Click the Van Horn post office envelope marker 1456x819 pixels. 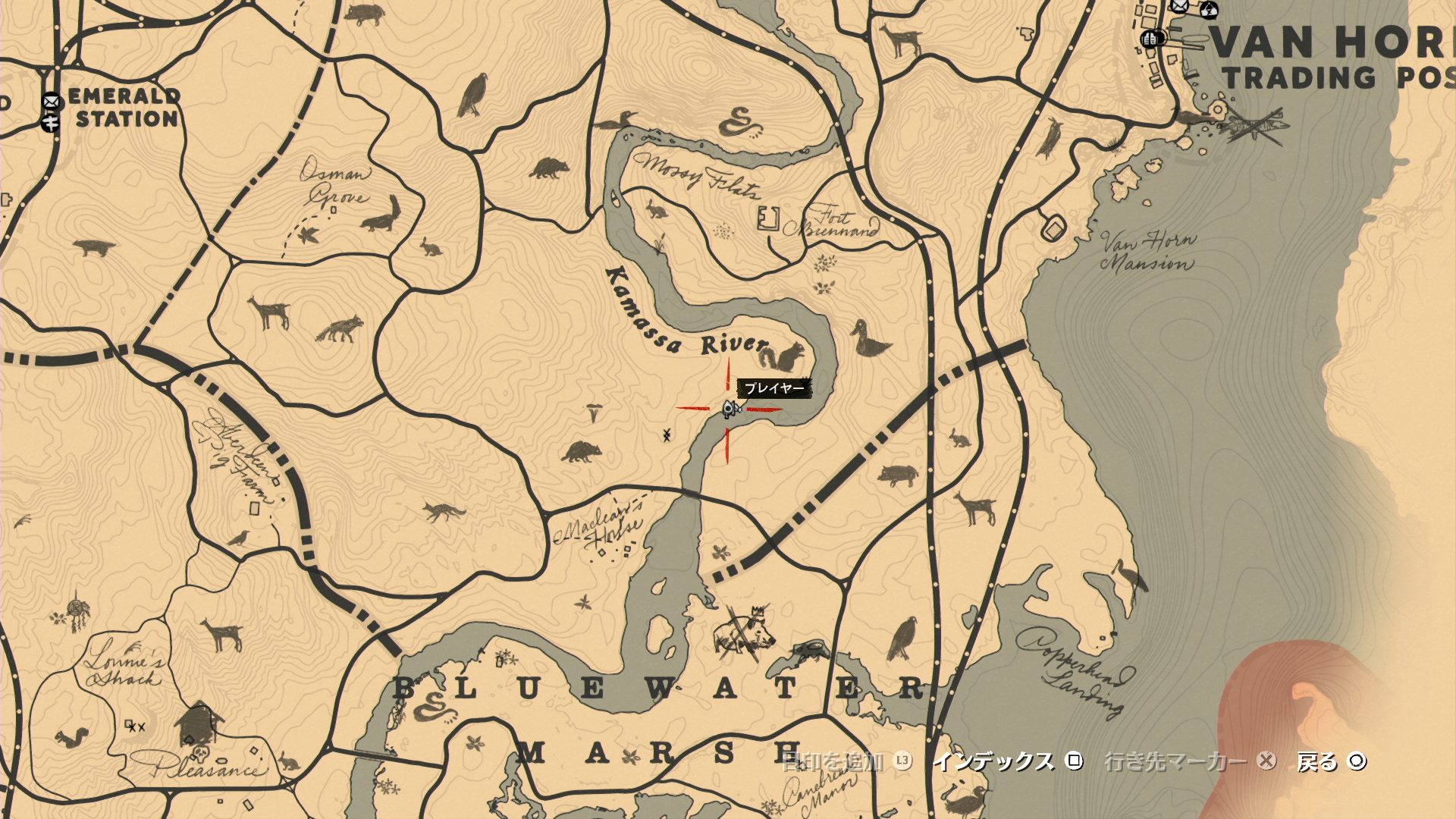click(x=1178, y=6)
